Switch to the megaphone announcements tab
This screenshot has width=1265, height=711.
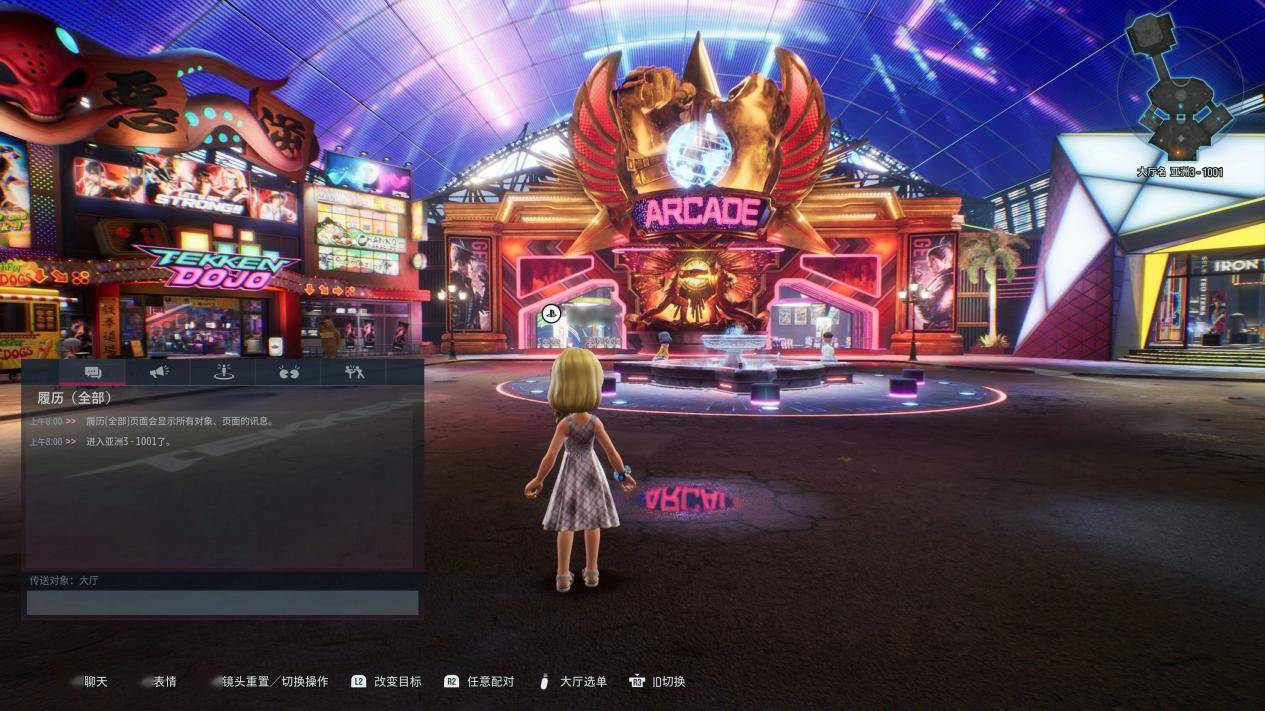point(159,372)
